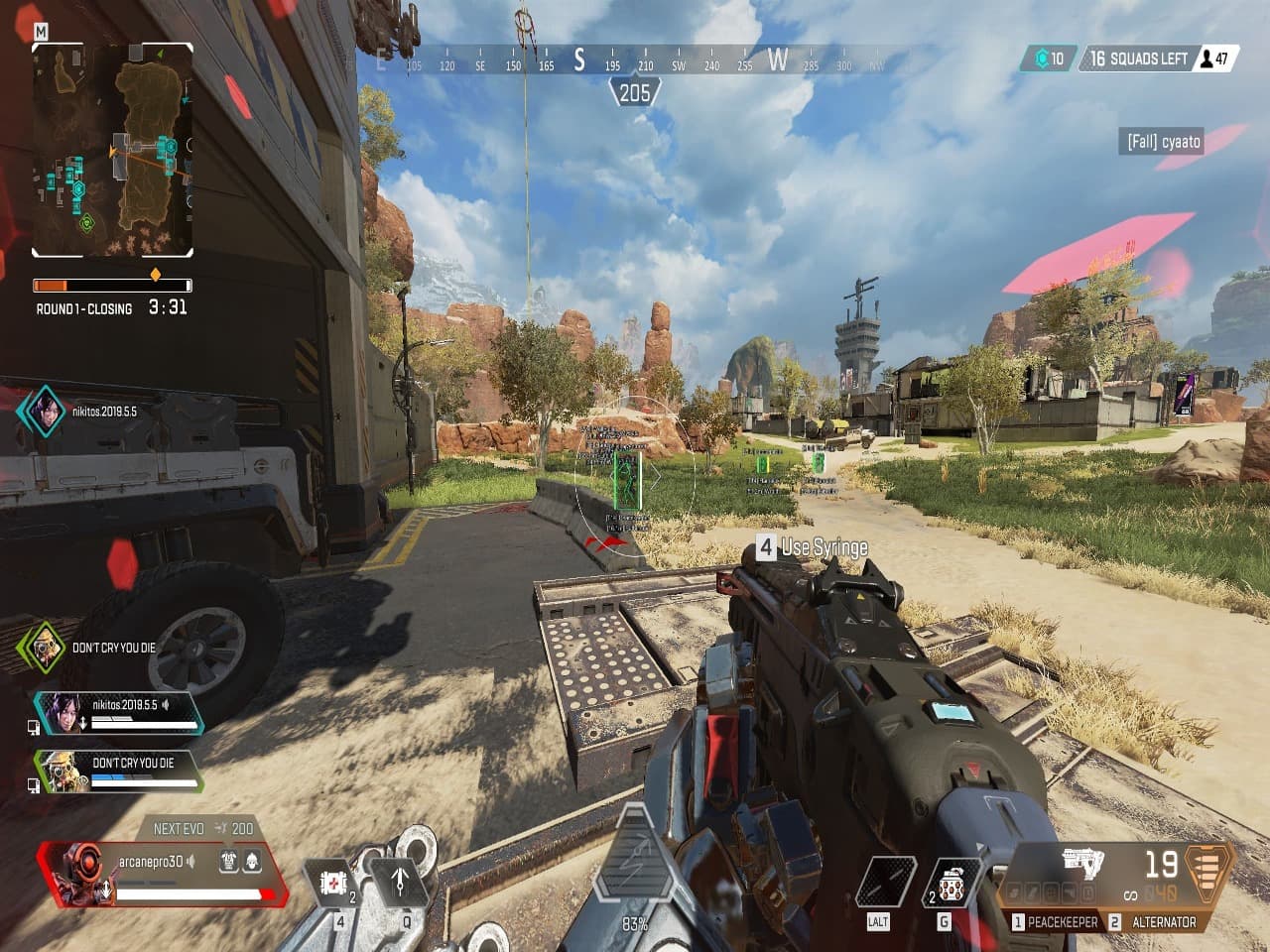This screenshot has height=952, width=1270.
Task: Switch to the Peacekeeper weapon
Action: click(x=1055, y=922)
